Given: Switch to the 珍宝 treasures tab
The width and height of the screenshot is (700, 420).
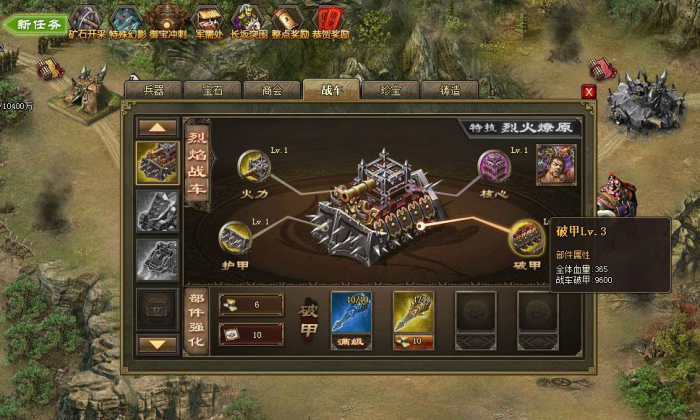Looking at the screenshot, I should click(x=390, y=90).
